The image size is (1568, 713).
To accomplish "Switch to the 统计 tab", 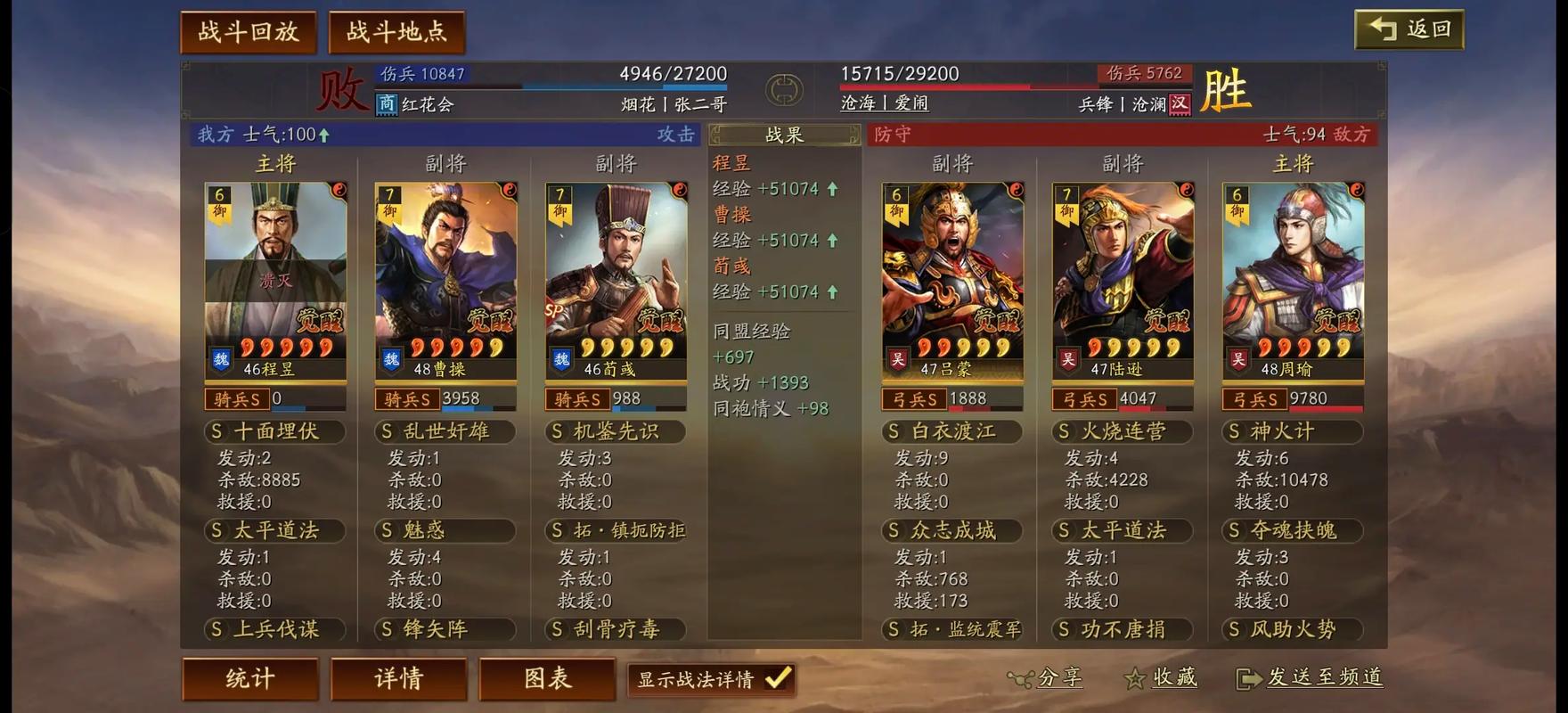I will click(x=249, y=678).
